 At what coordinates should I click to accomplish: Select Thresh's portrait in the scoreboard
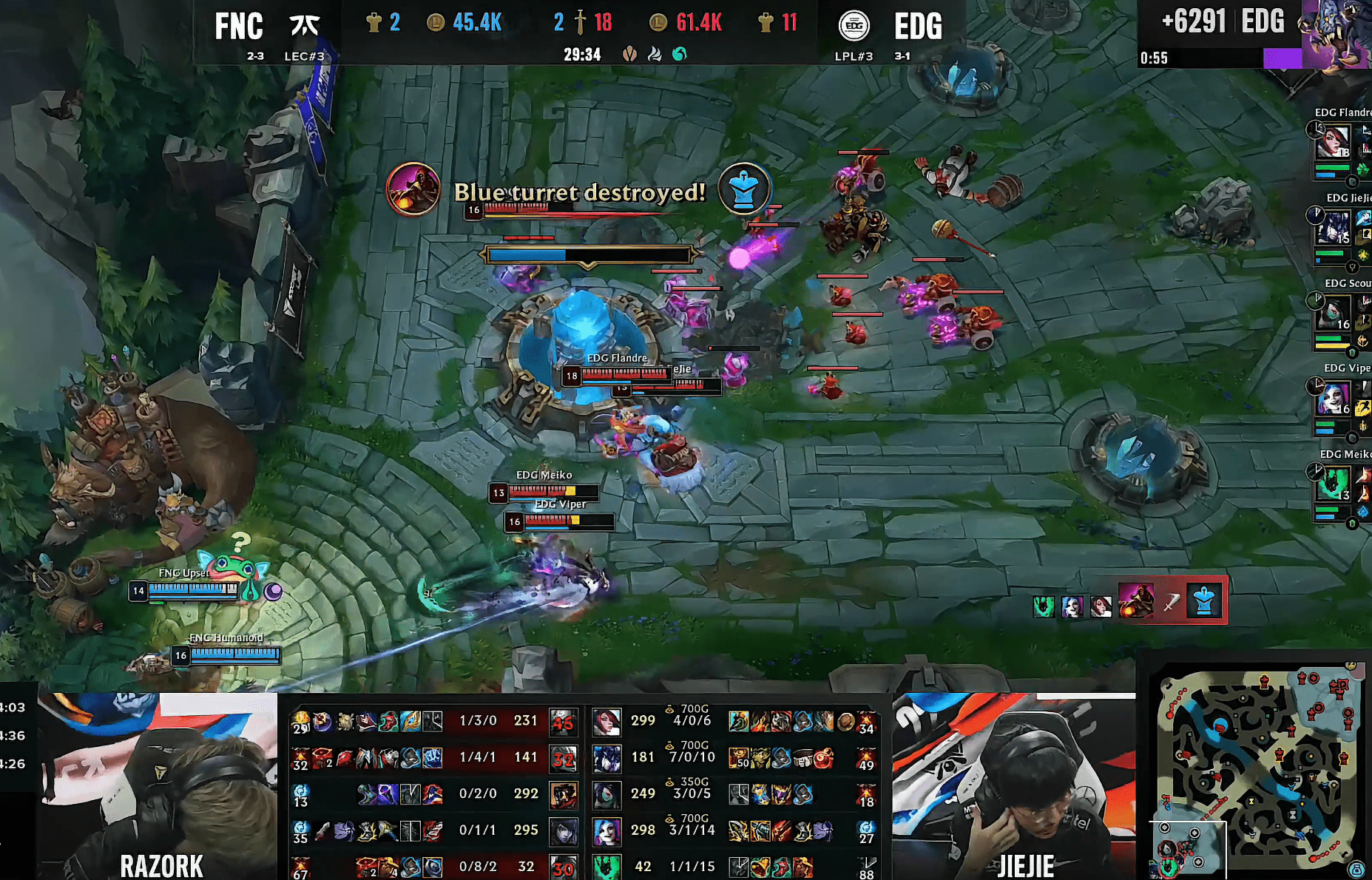click(x=606, y=867)
